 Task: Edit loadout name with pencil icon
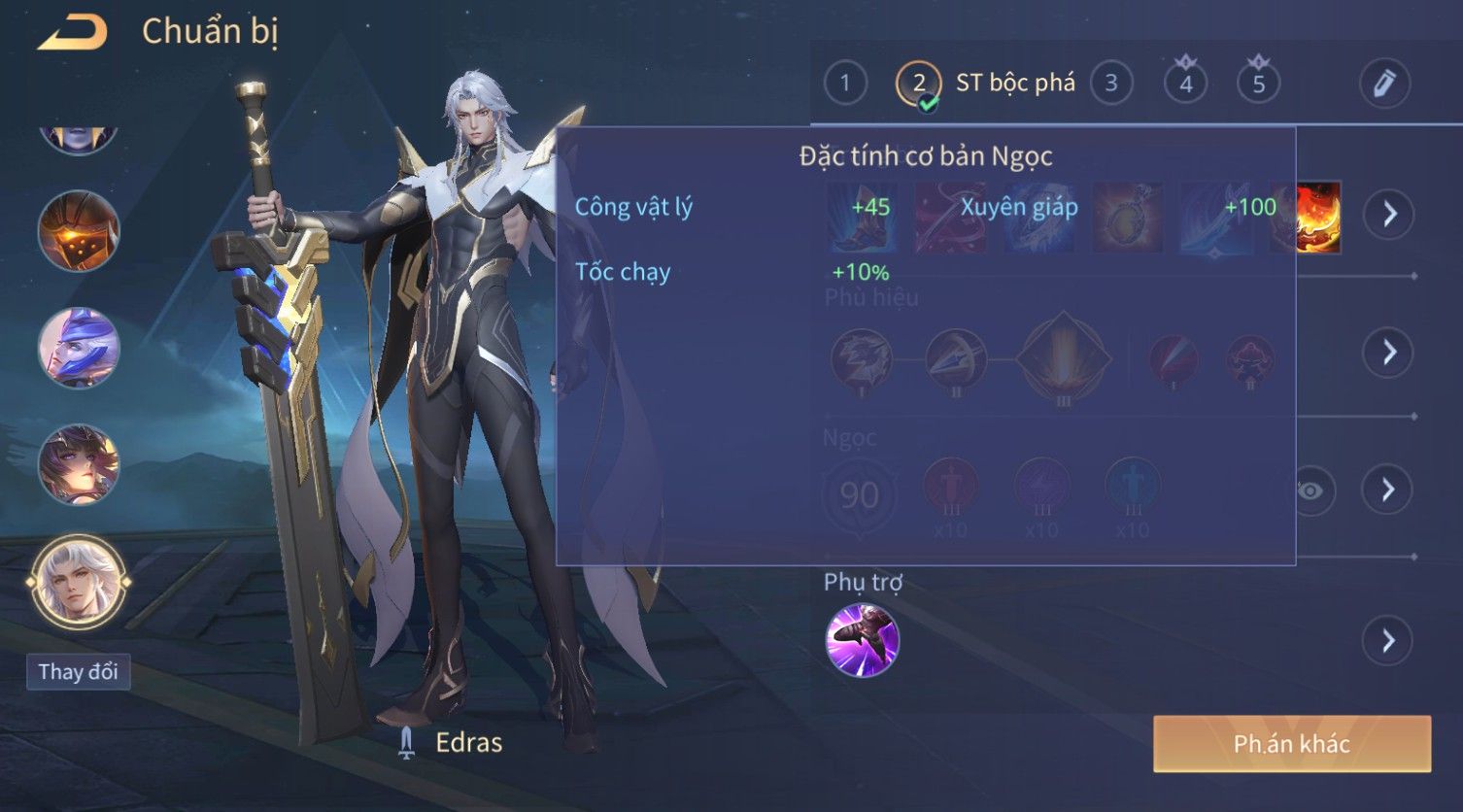(1384, 84)
